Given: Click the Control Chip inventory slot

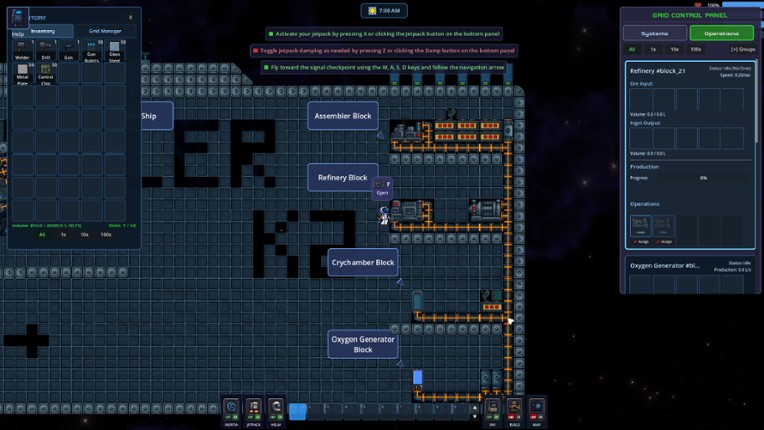Looking at the screenshot, I should (45, 72).
